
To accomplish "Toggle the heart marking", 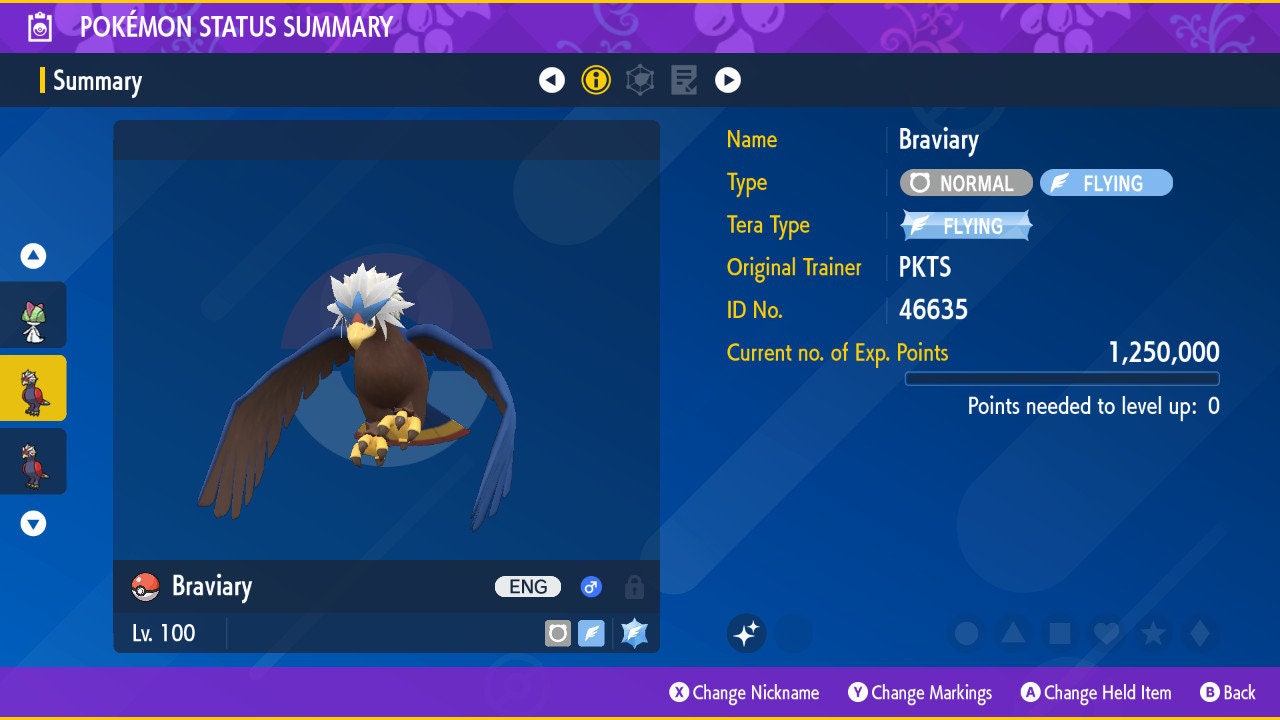I will point(1106,633).
